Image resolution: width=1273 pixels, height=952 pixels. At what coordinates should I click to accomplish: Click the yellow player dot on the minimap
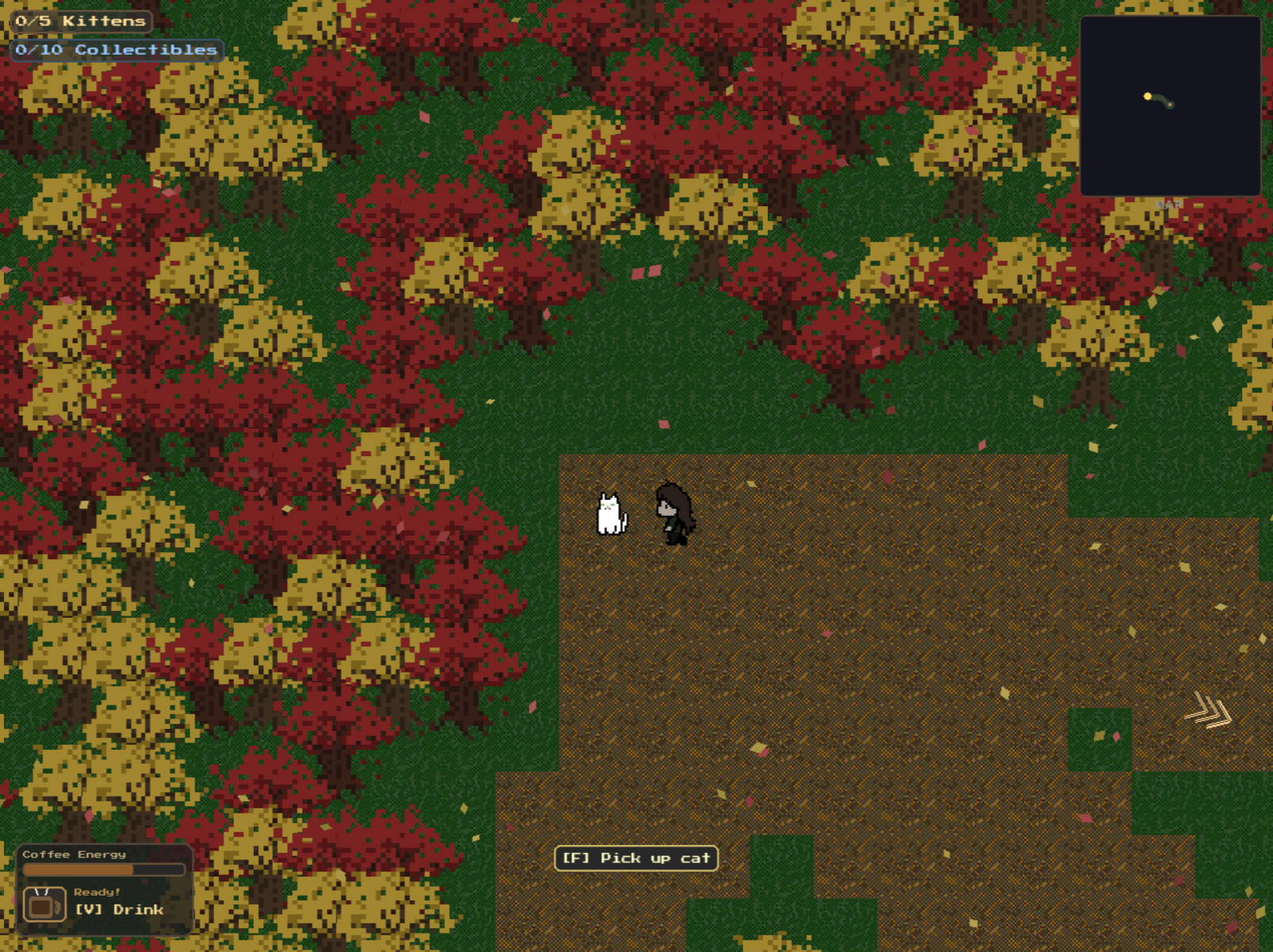click(1148, 96)
